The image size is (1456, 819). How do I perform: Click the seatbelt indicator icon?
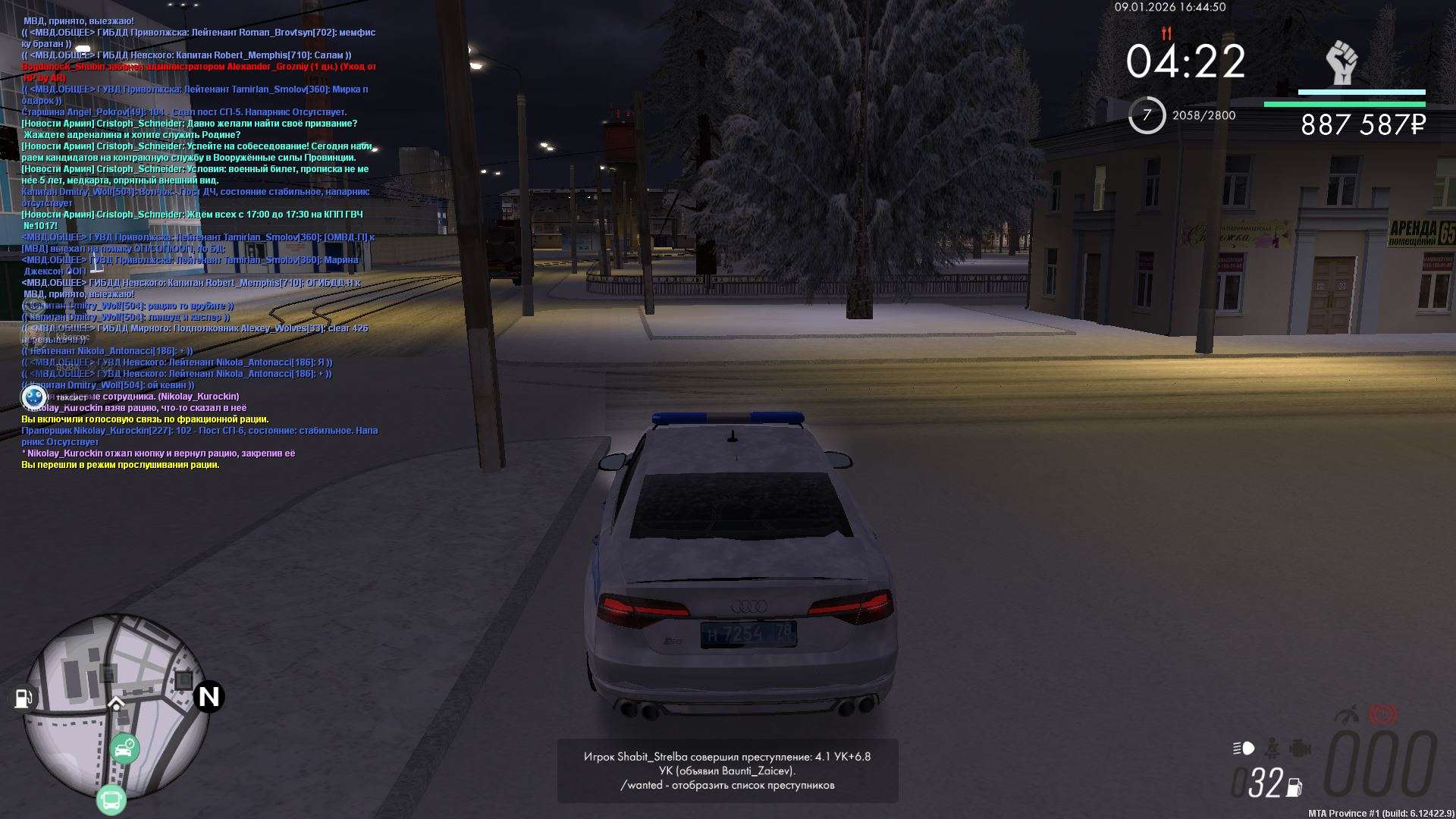[1272, 748]
